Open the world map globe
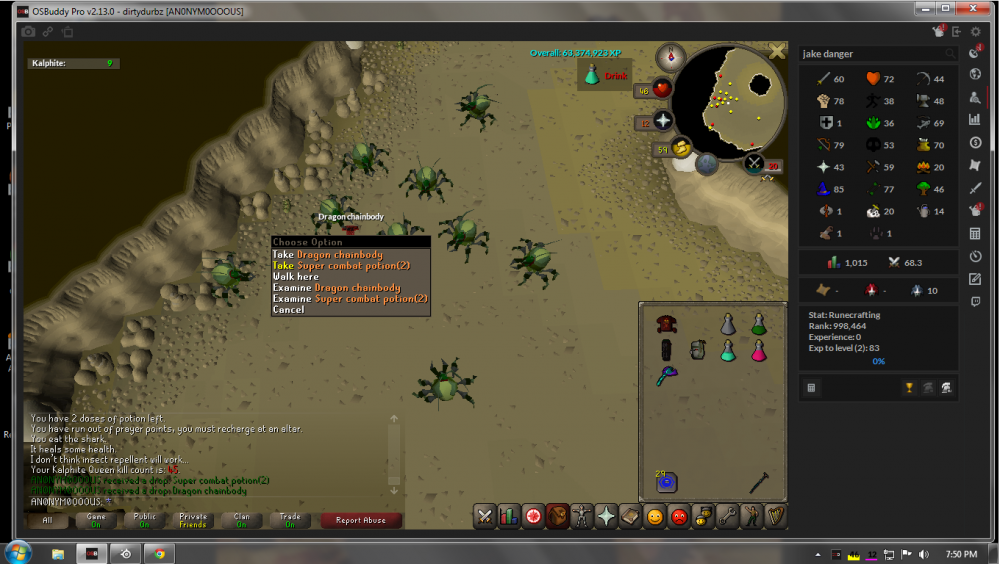The height and width of the screenshot is (564, 1000). (x=707, y=164)
